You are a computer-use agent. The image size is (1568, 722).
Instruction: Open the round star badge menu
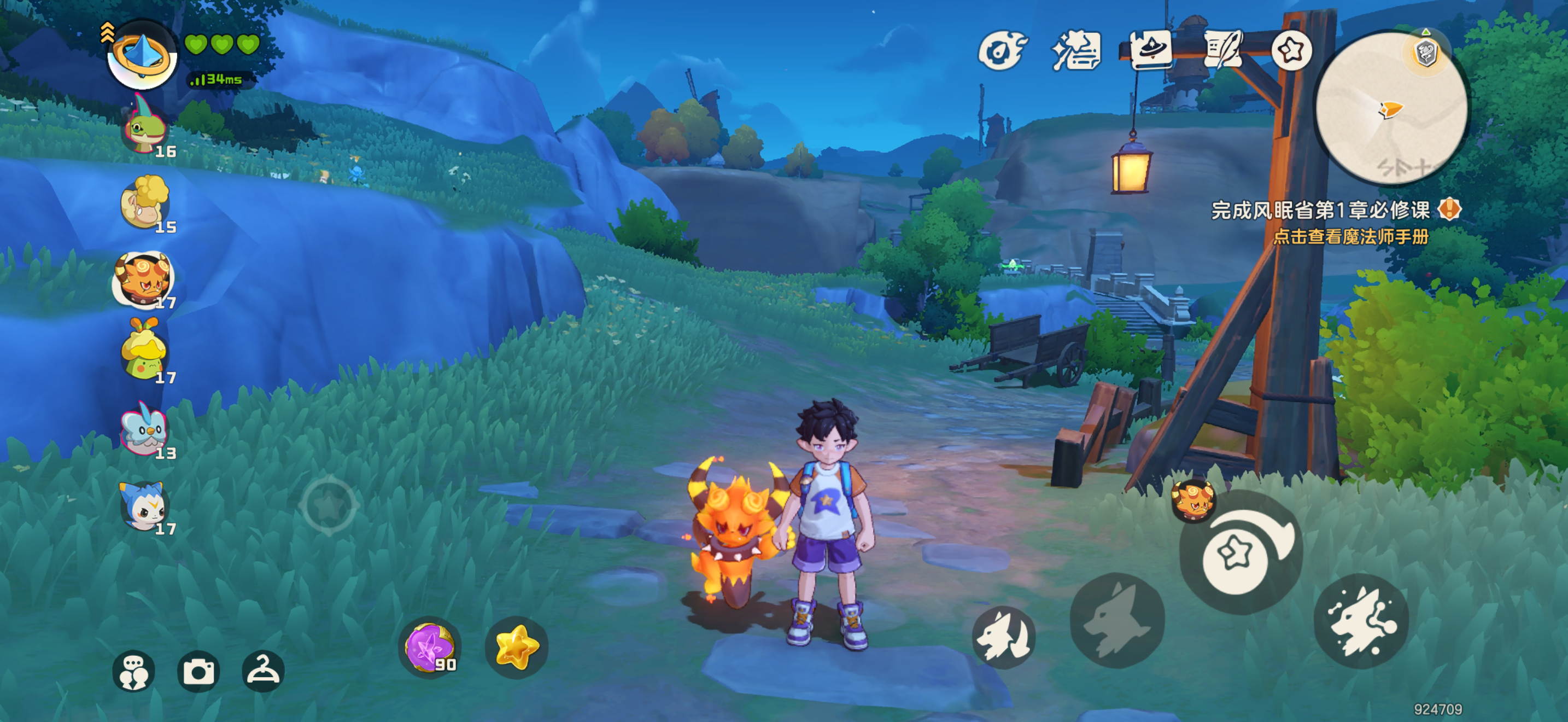1291,50
